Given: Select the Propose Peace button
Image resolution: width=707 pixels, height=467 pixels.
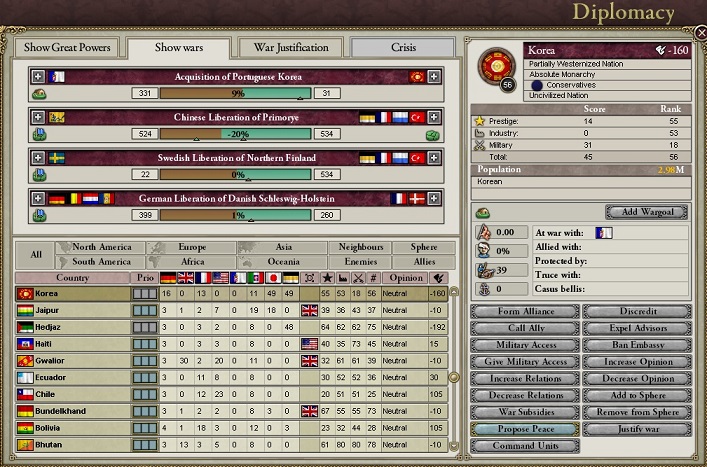Looking at the screenshot, I should coord(525,429).
